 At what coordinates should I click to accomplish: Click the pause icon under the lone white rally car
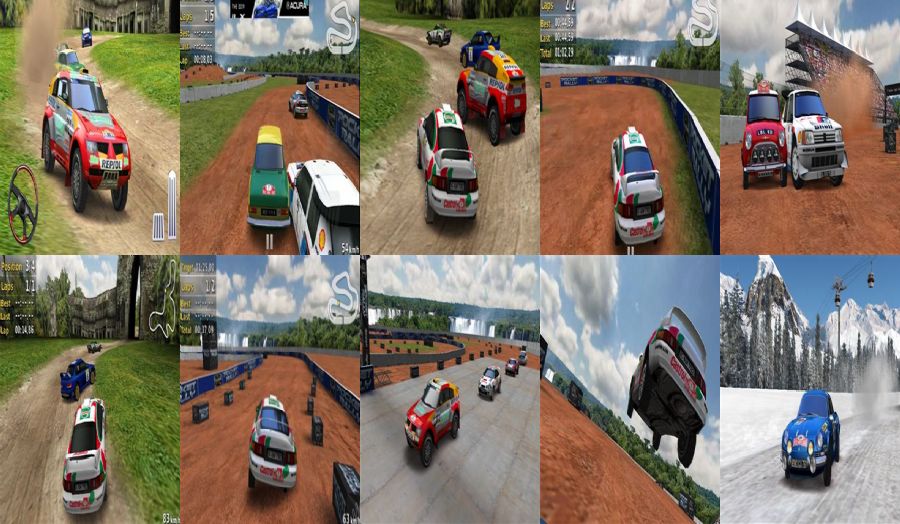point(631,251)
